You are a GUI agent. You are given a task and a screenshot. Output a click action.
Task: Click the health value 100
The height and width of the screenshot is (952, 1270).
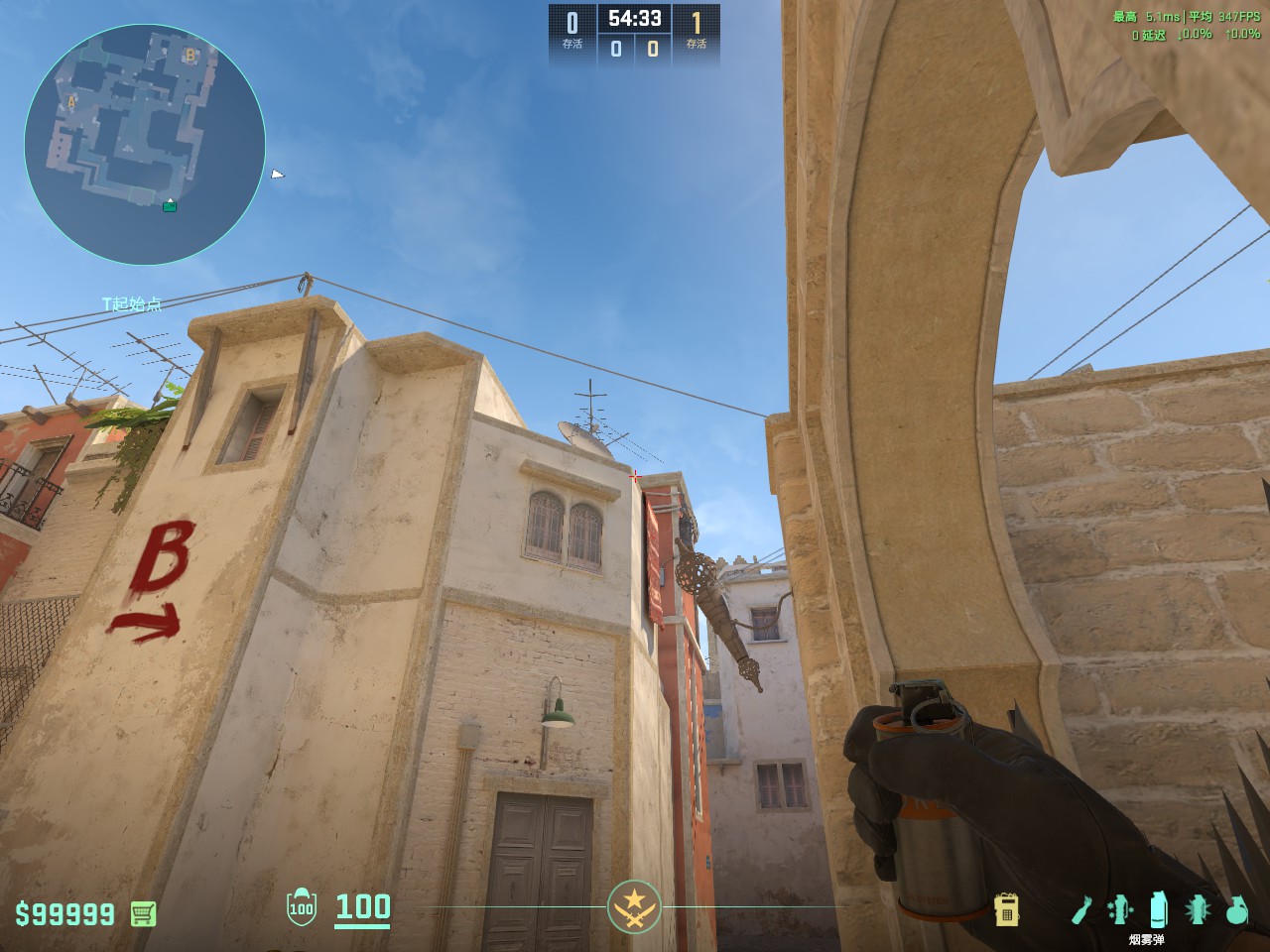(x=362, y=907)
